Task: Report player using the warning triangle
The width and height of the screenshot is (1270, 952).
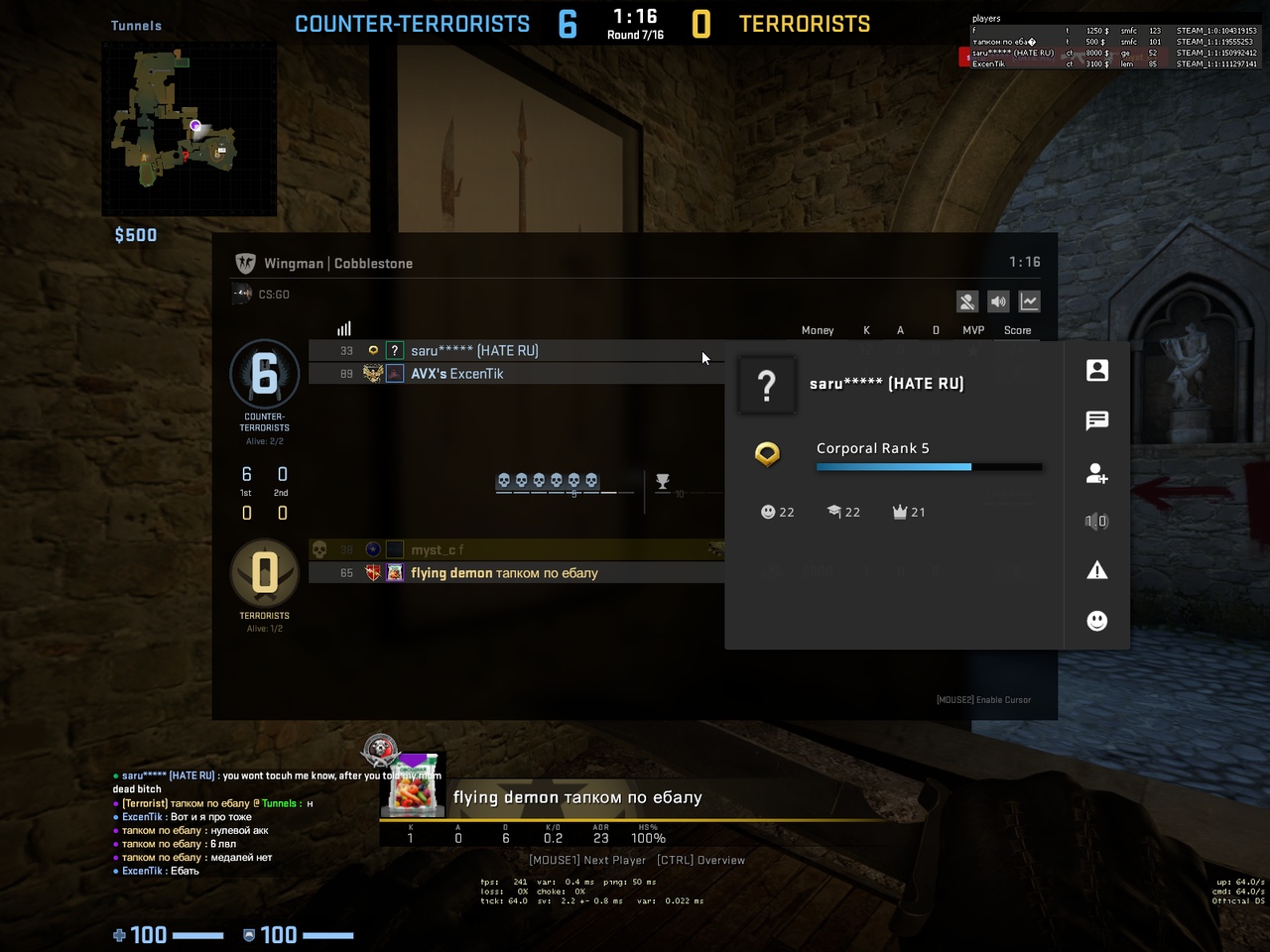Action: pyautogui.click(x=1096, y=570)
